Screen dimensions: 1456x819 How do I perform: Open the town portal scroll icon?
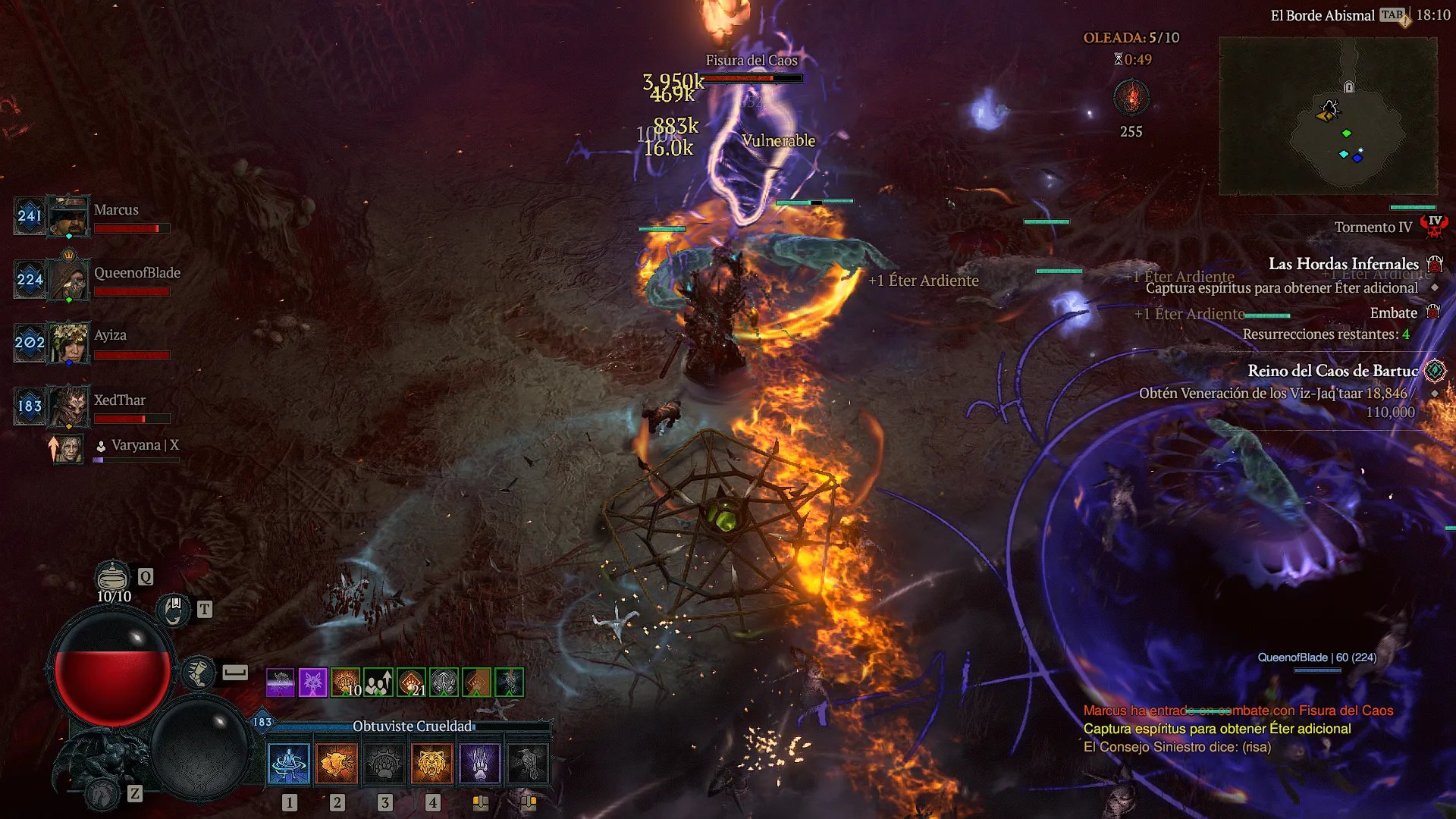coord(174,610)
